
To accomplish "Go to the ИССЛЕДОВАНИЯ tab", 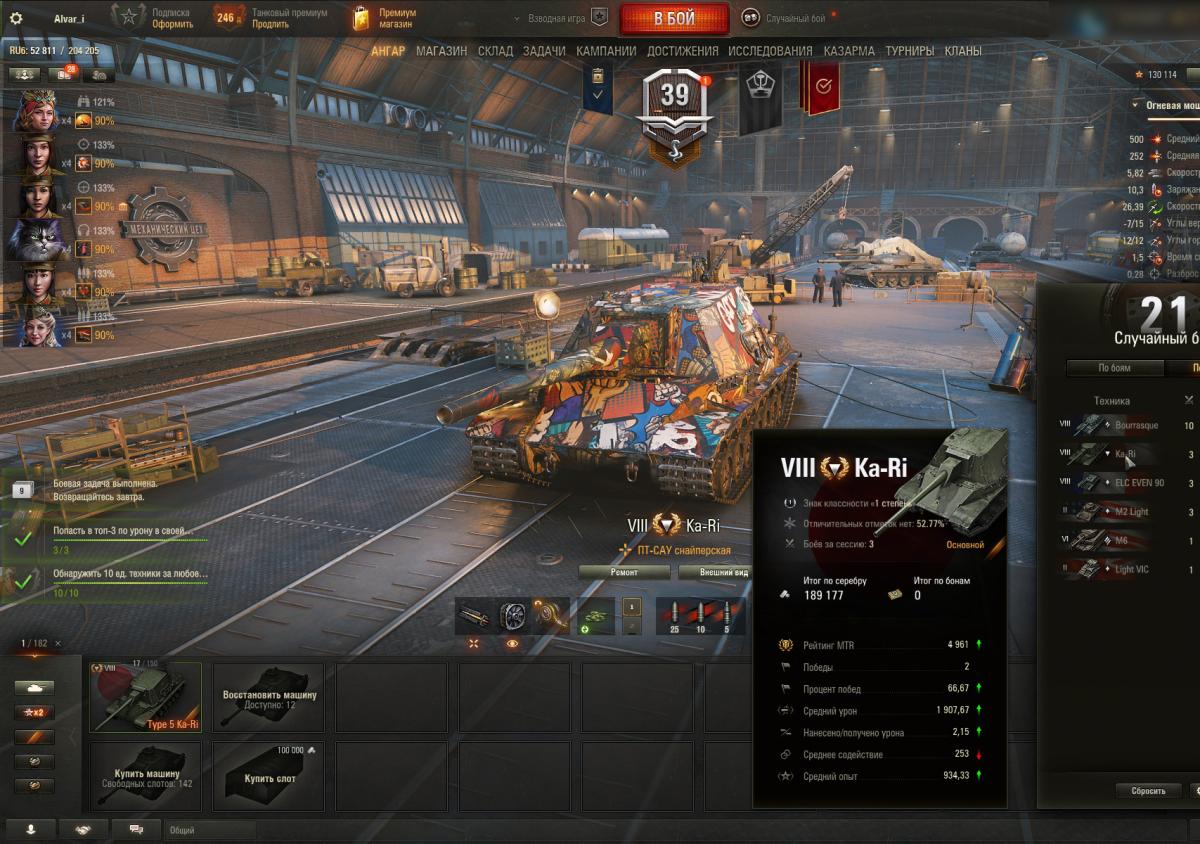I will coord(770,51).
